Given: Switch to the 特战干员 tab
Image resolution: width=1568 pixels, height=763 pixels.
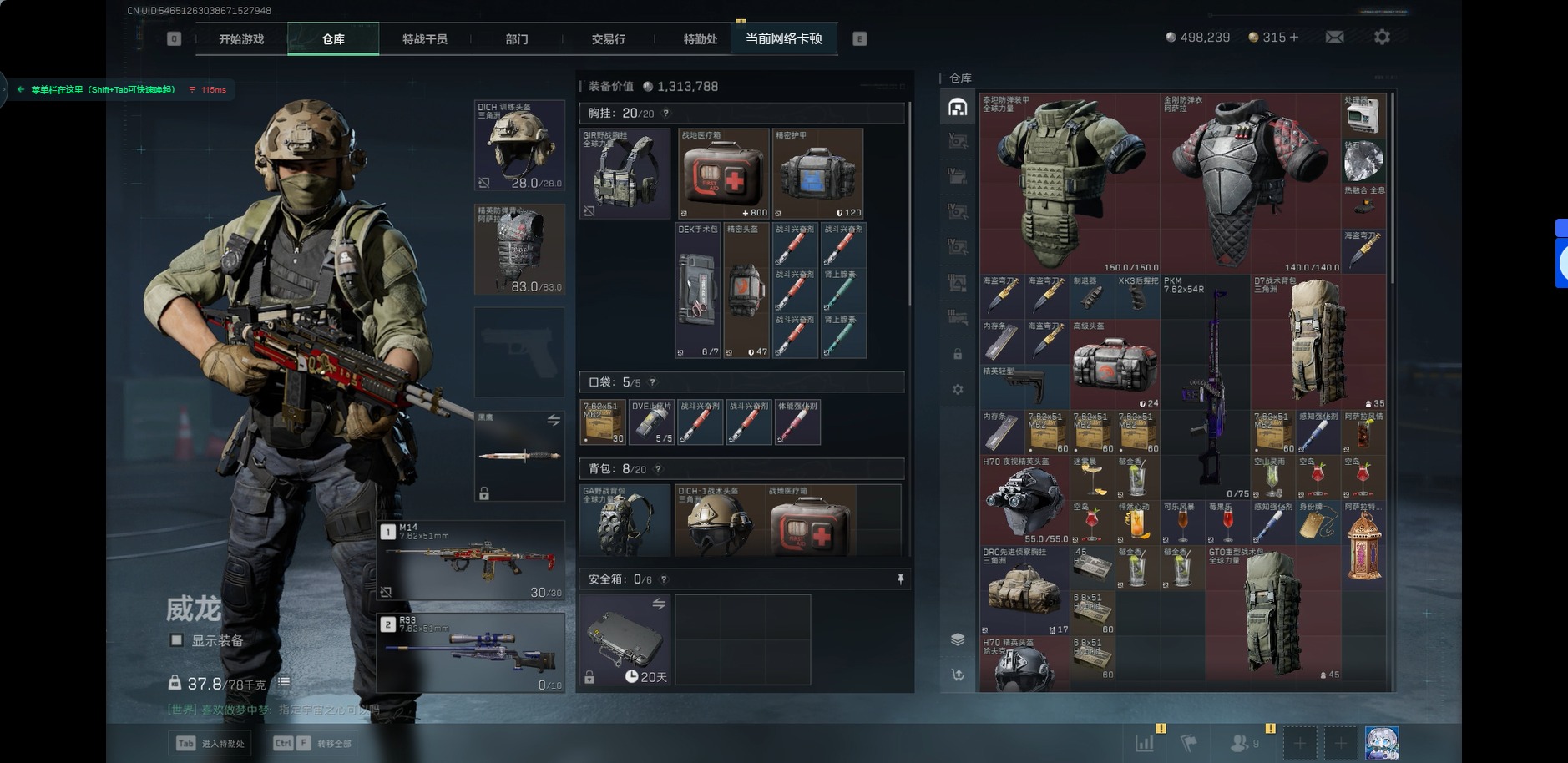Looking at the screenshot, I should tap(424, 39).
